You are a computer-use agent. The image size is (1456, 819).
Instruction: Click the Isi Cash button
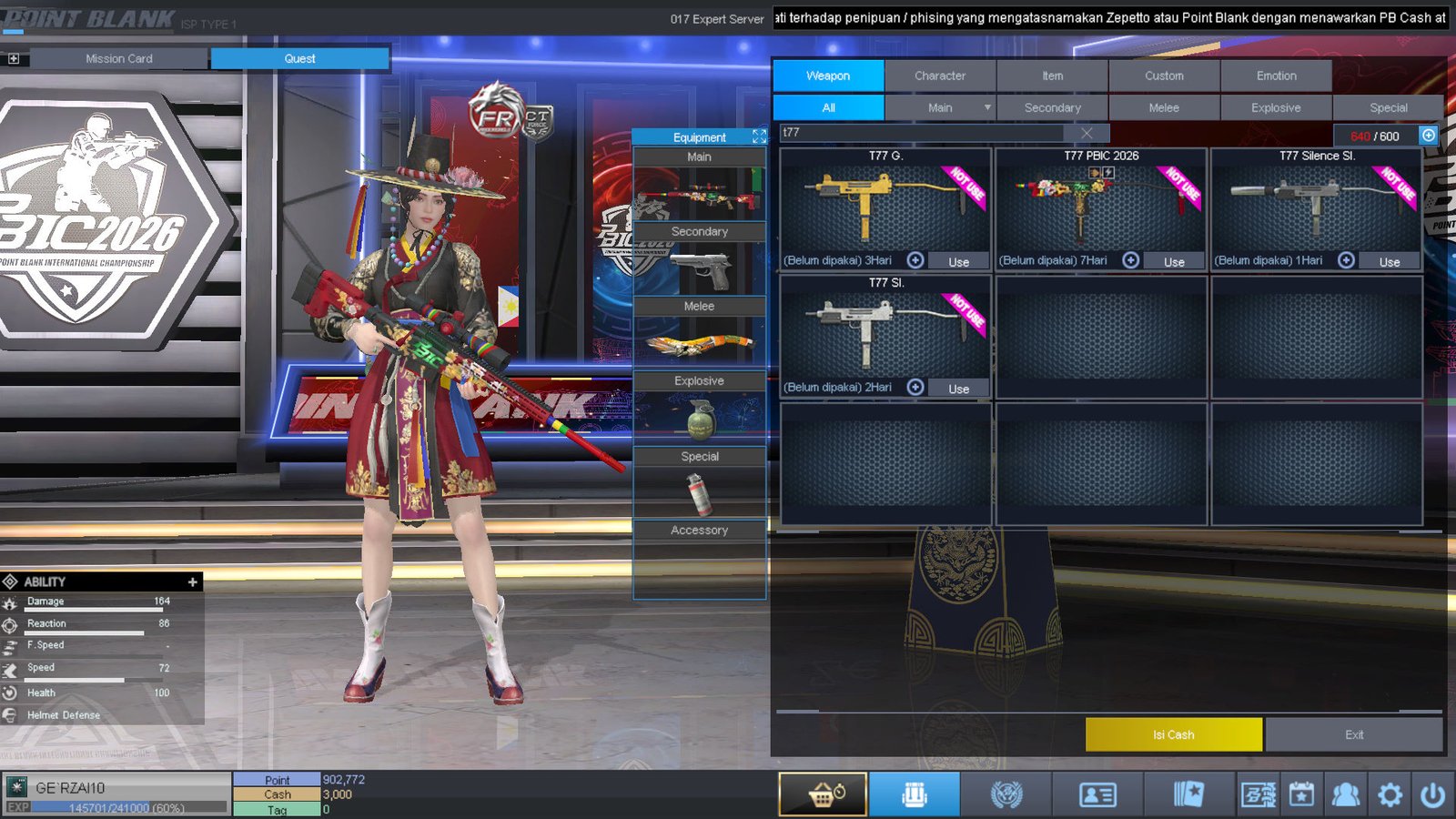[1173, 734]
